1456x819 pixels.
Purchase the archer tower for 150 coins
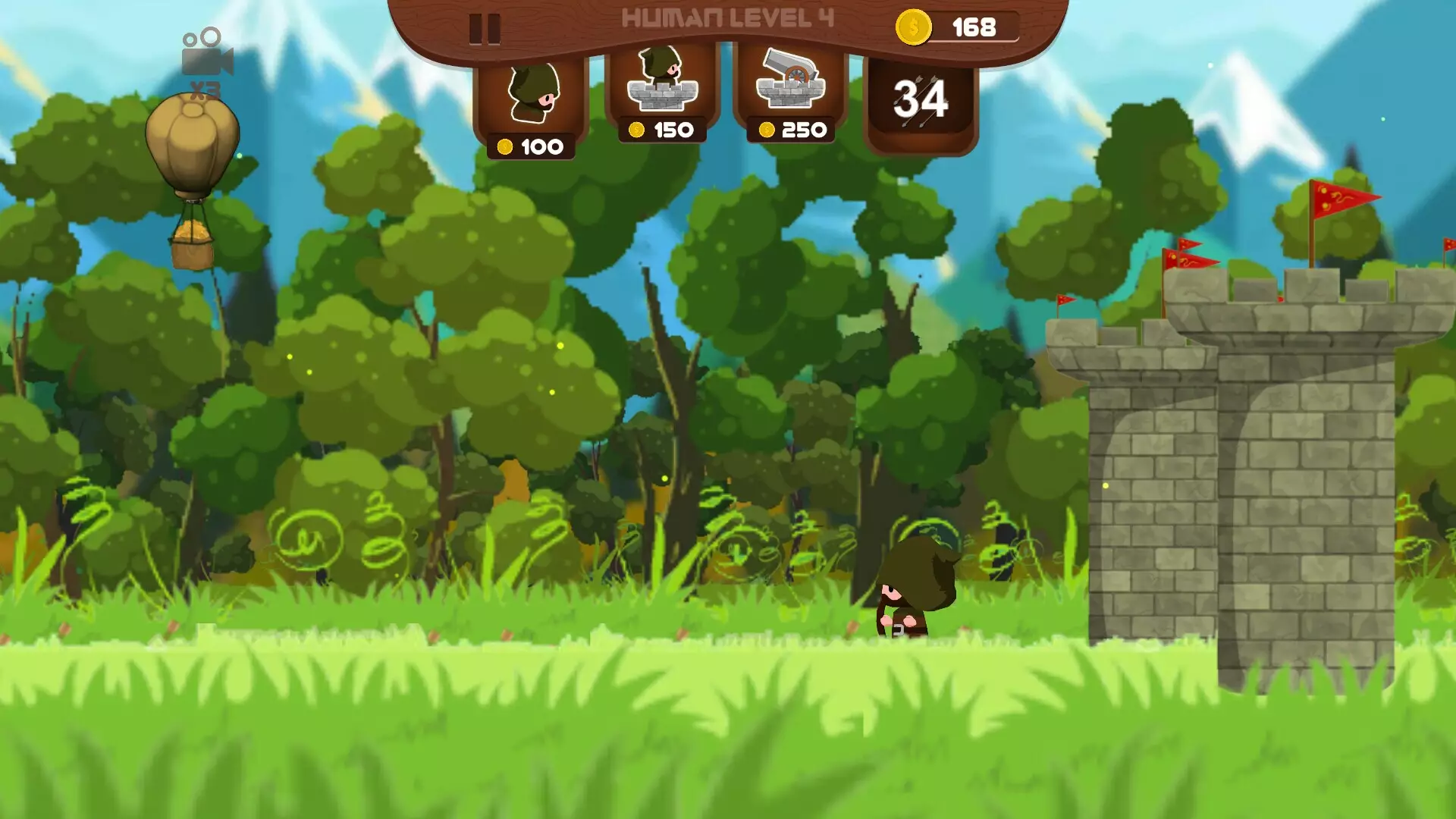coord(662,91)
